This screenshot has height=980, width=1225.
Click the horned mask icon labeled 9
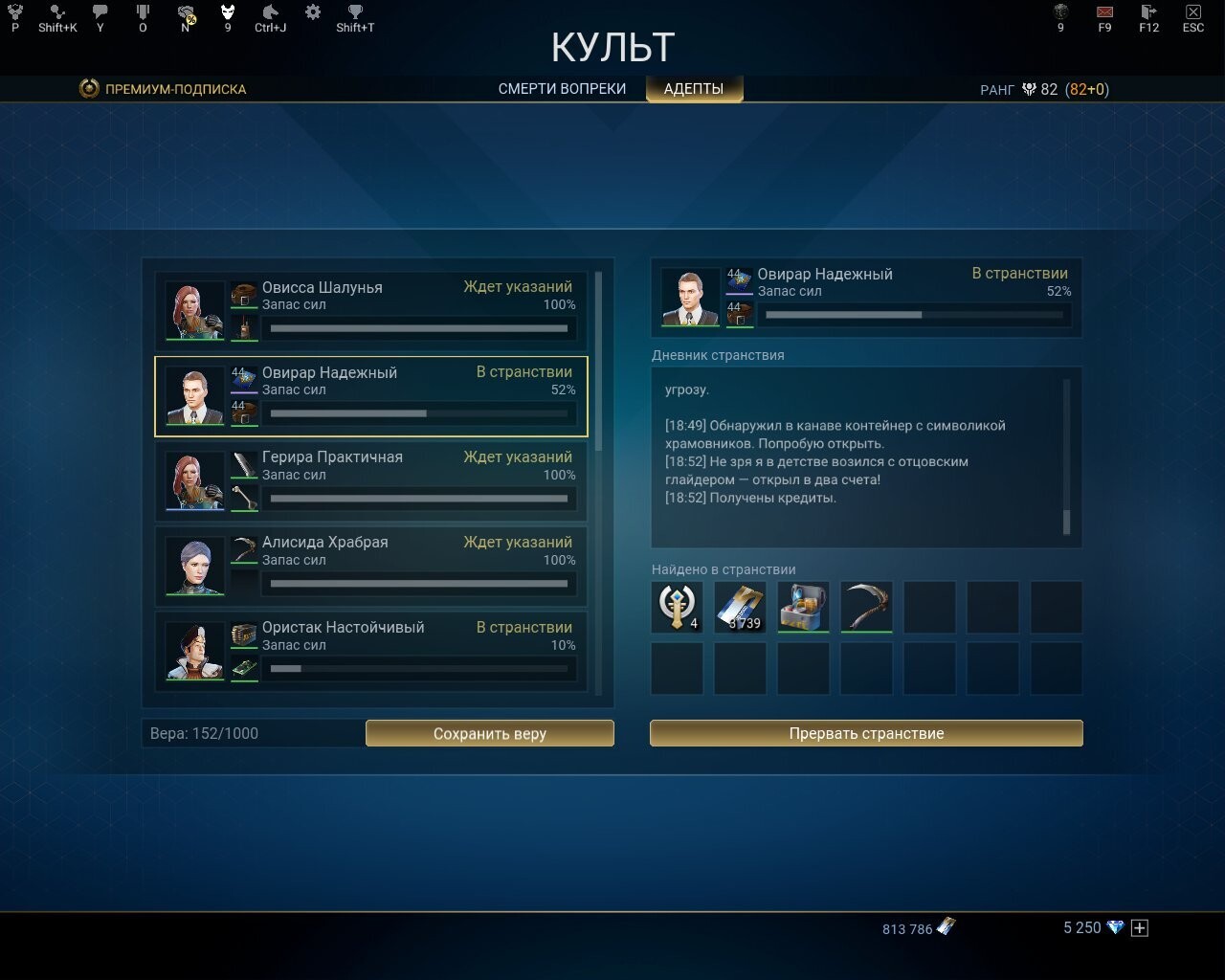tap(228, 14)
